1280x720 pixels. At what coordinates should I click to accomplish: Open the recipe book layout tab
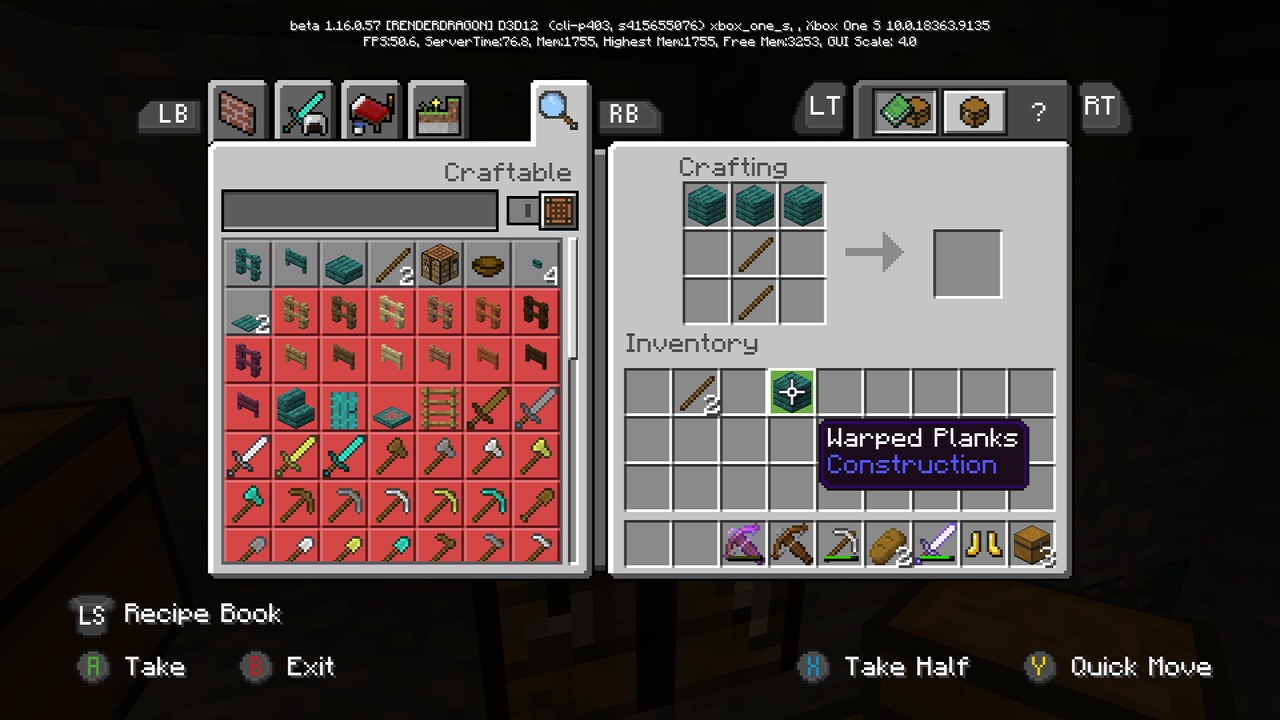[904, 112]
